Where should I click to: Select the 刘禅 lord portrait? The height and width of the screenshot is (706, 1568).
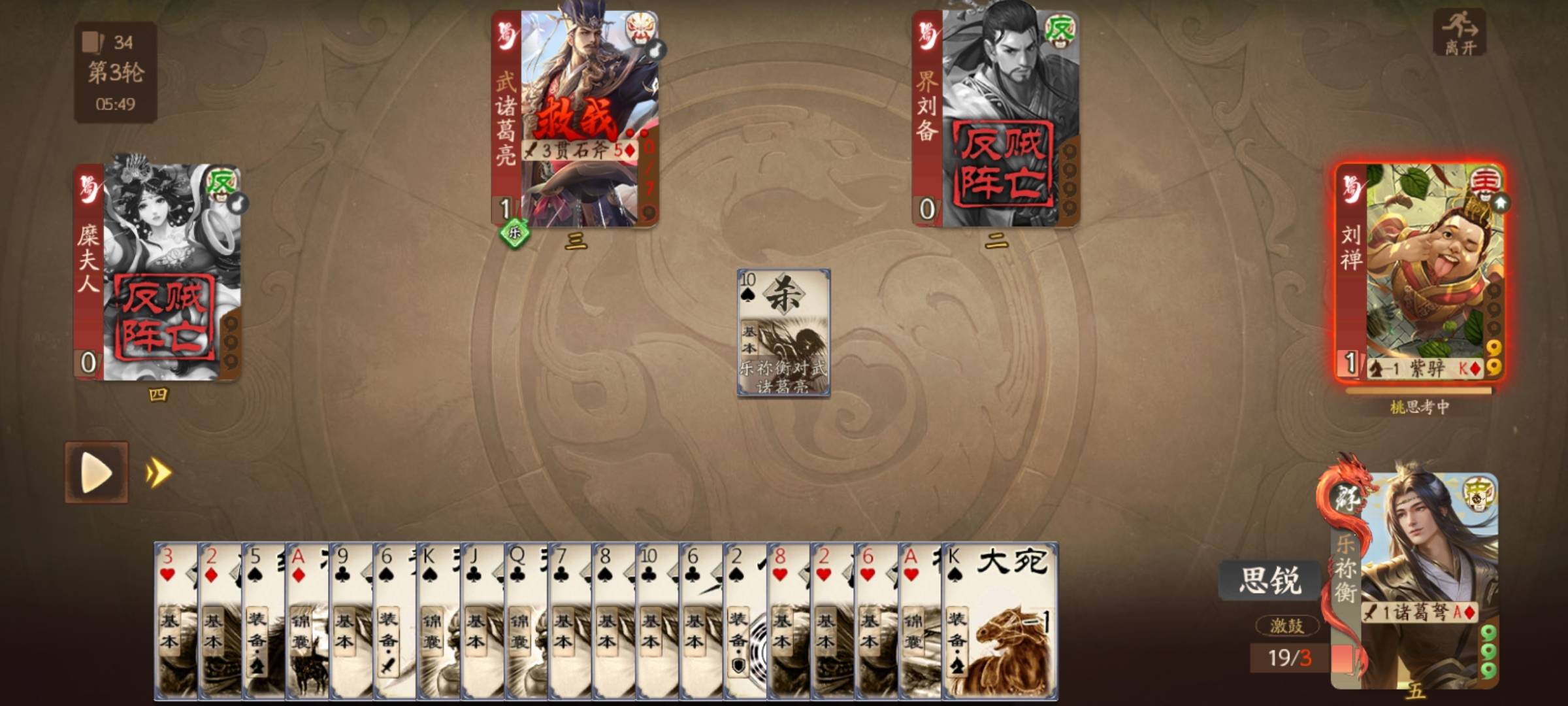(1419, 271)
